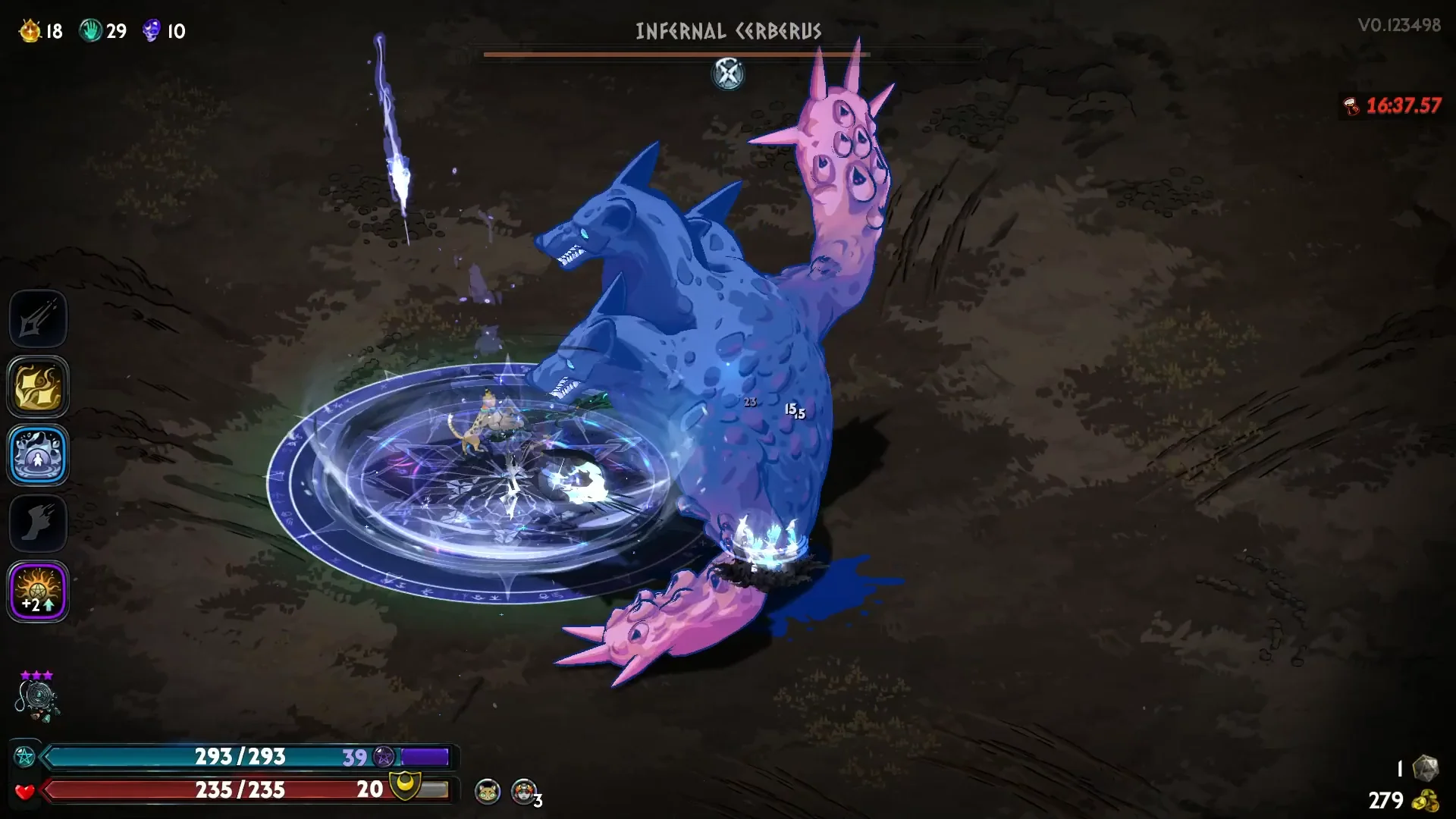Click the crossed-swords icon under the boss bar
1456x819 pixels.
coord(728,74)
